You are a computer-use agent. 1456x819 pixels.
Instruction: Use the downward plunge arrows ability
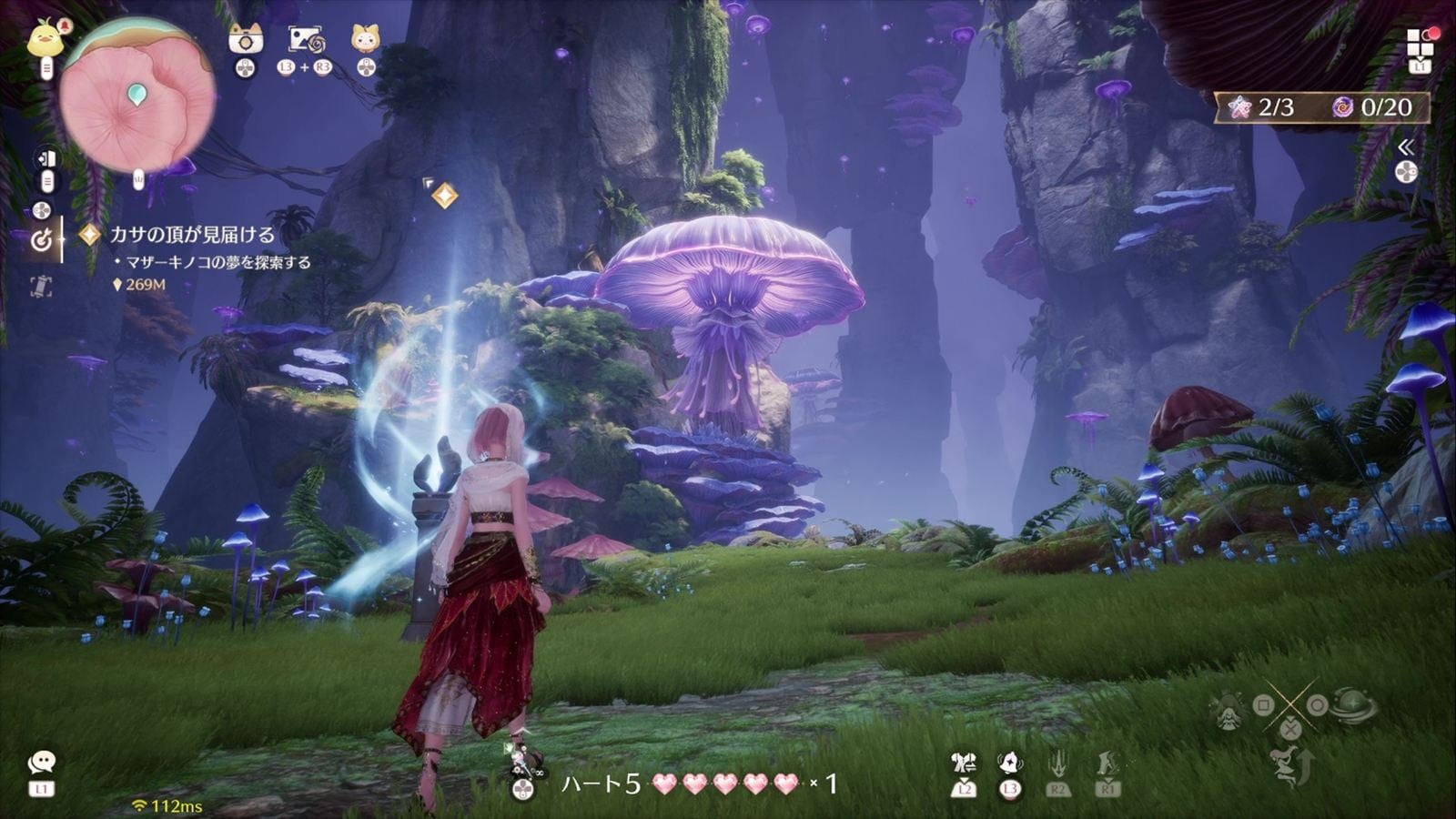(x=1057, y=763)
